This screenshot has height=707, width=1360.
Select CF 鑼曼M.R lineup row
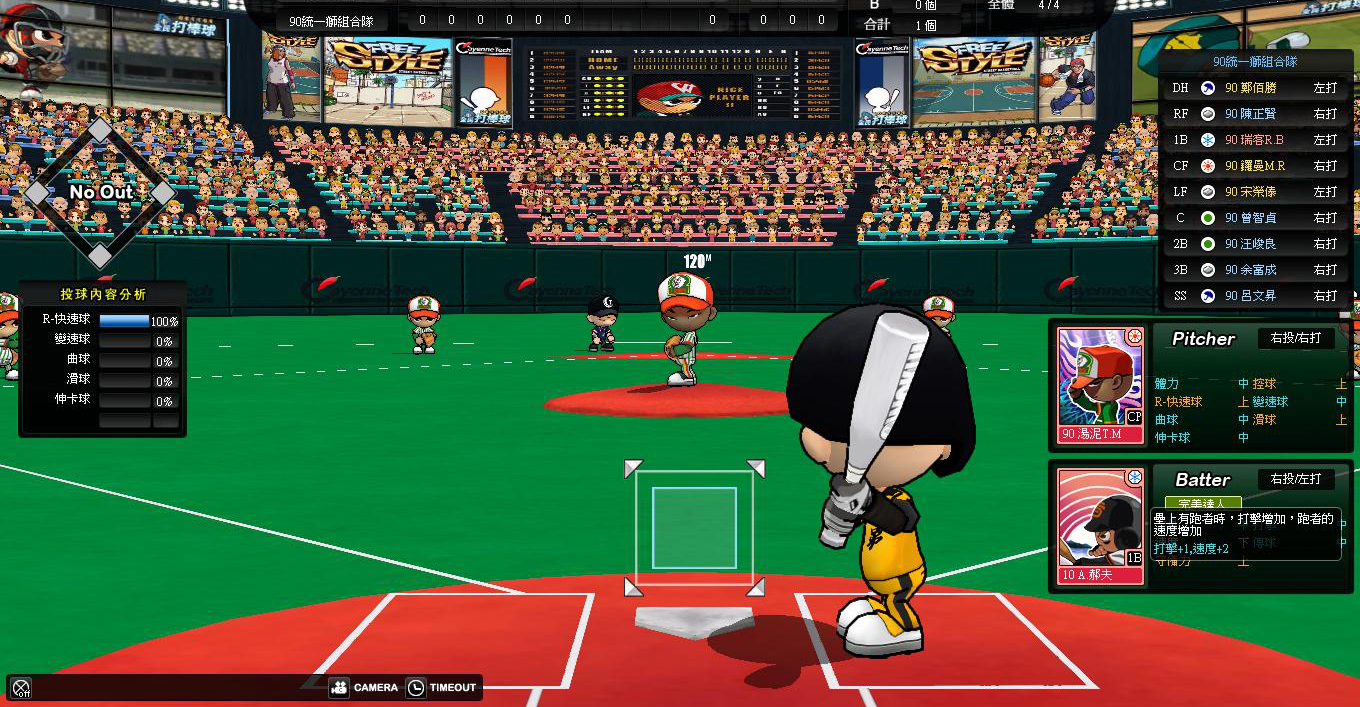pyautogui.click(x=1256, y=166)
